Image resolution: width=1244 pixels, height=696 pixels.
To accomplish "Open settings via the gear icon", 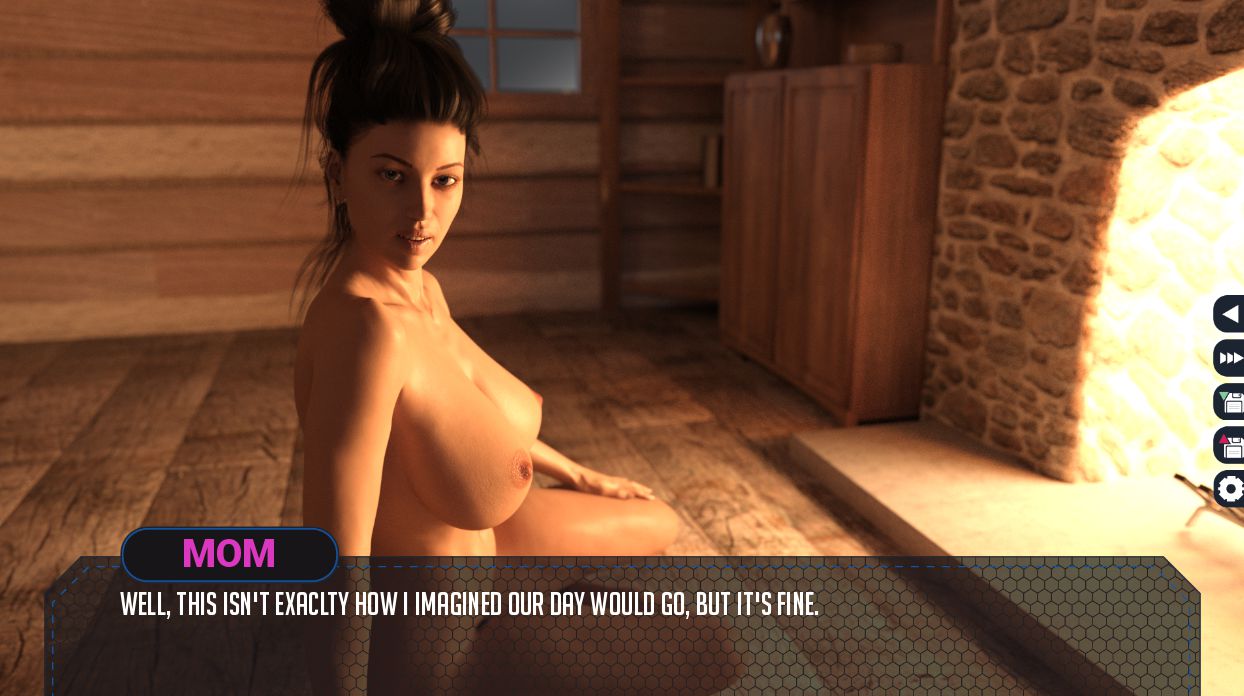I will point(1231,489).
